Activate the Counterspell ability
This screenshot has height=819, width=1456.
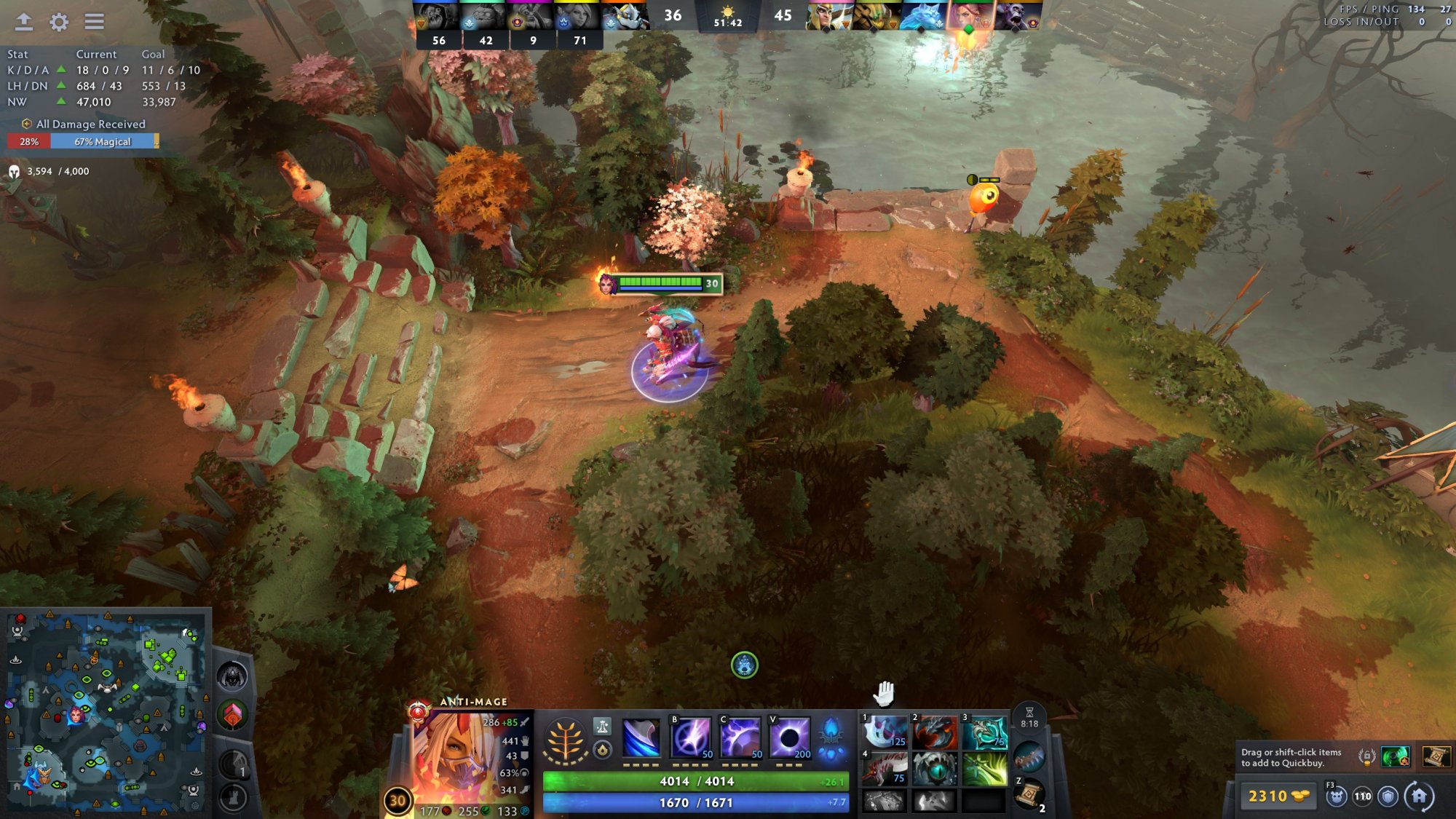point(740,737)
